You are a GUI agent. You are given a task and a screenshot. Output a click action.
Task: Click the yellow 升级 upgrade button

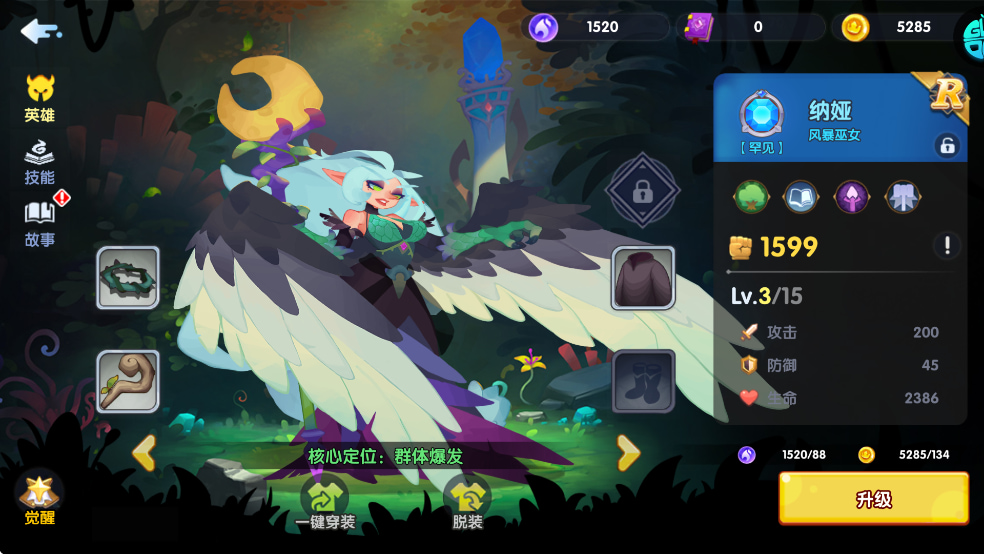pos(873,499)
